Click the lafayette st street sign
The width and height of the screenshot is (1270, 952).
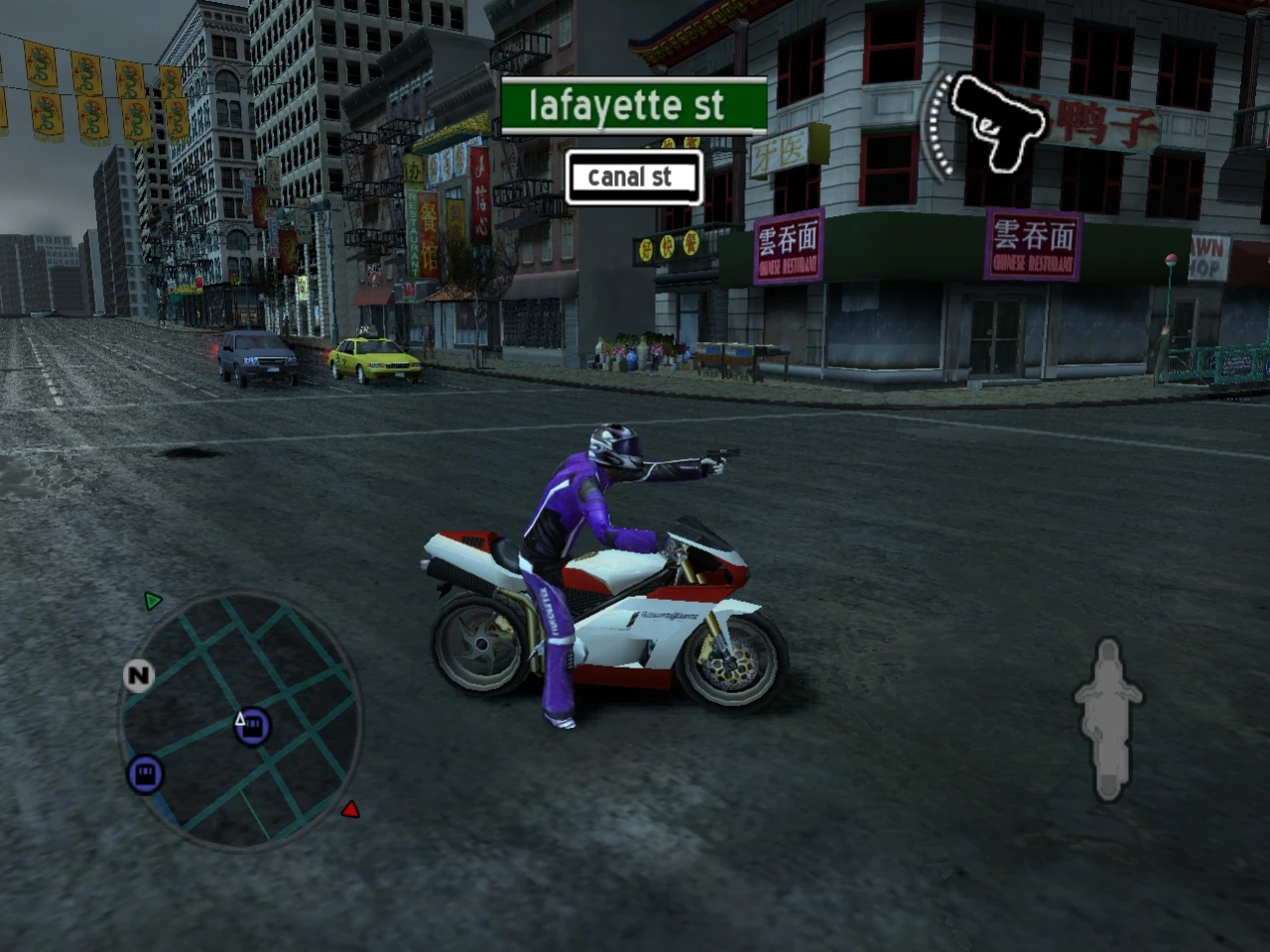click(x=633, y=106)
